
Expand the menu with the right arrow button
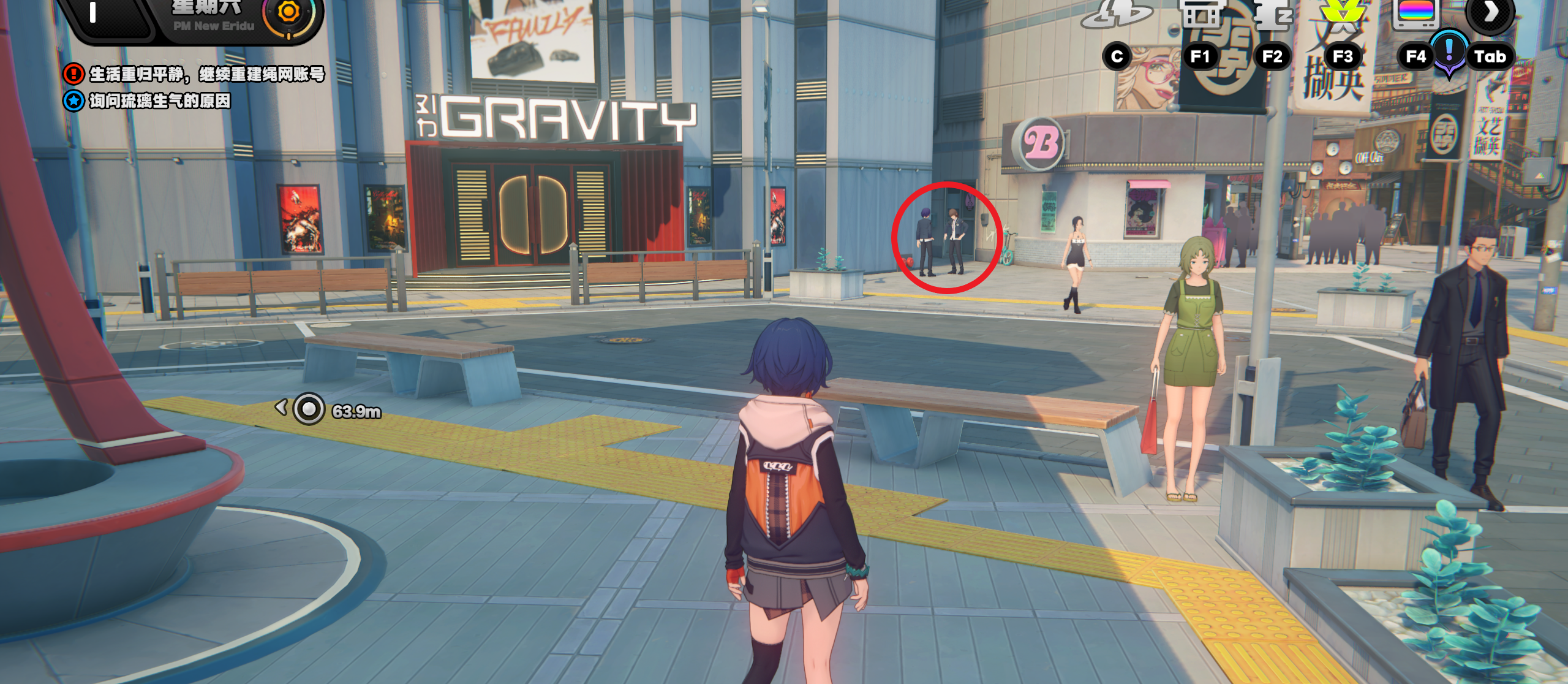[1490, 12]
